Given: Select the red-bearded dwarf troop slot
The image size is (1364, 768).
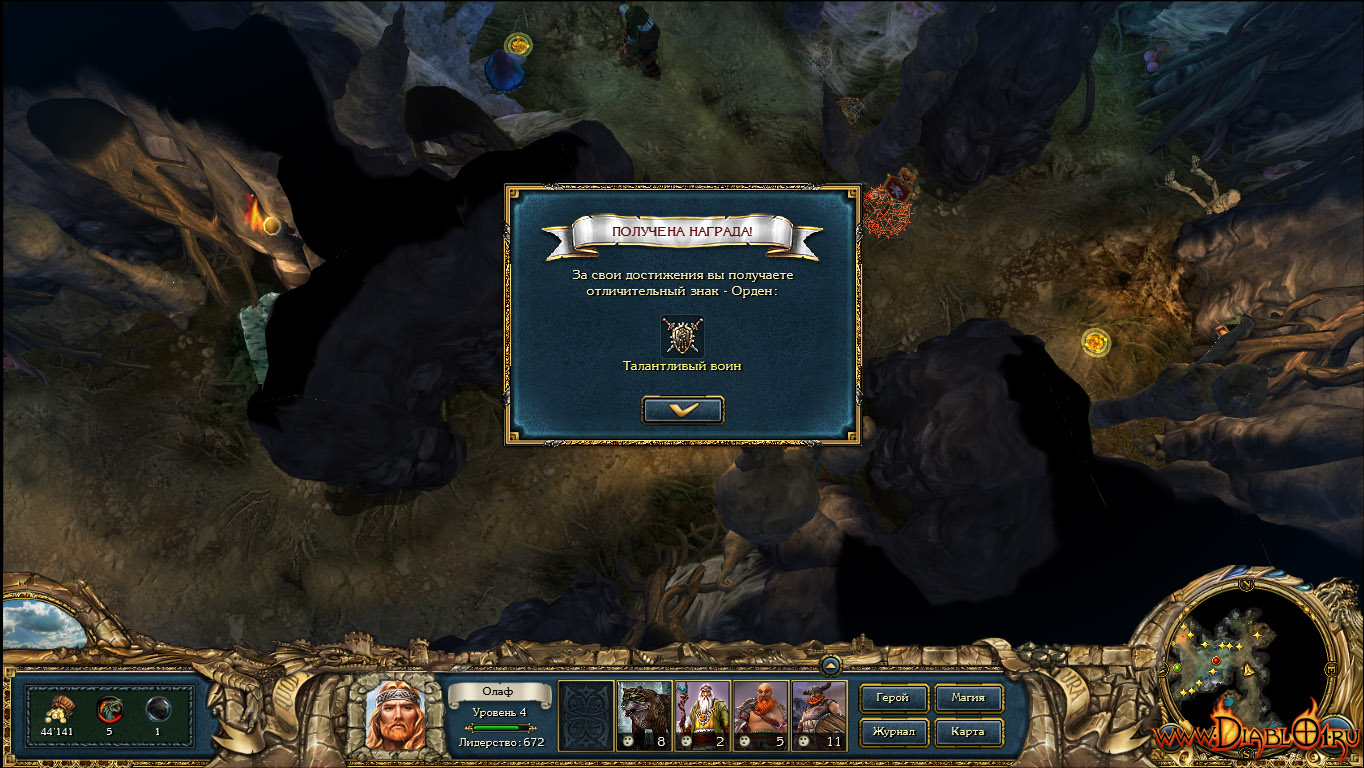Looking at the screenshot, I should [x=760, y=715].
